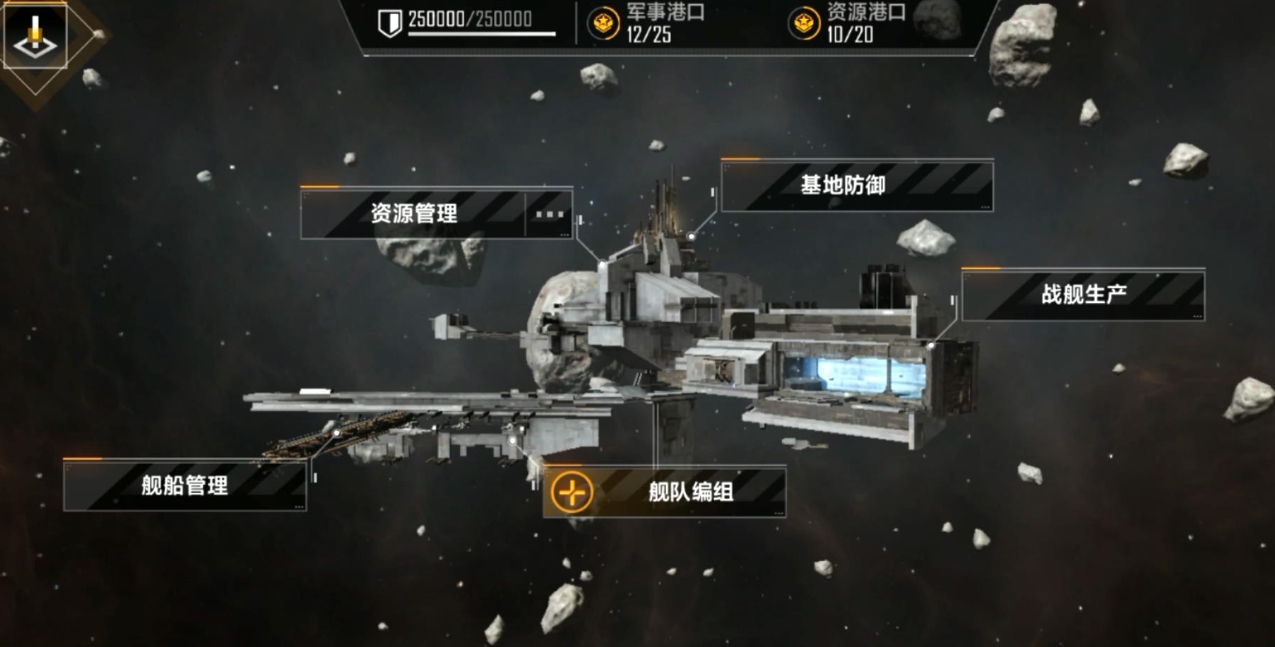Open 资源管理 resource management panel
The width and height of the screenshot is (1275, 647).
click(413, 213)
